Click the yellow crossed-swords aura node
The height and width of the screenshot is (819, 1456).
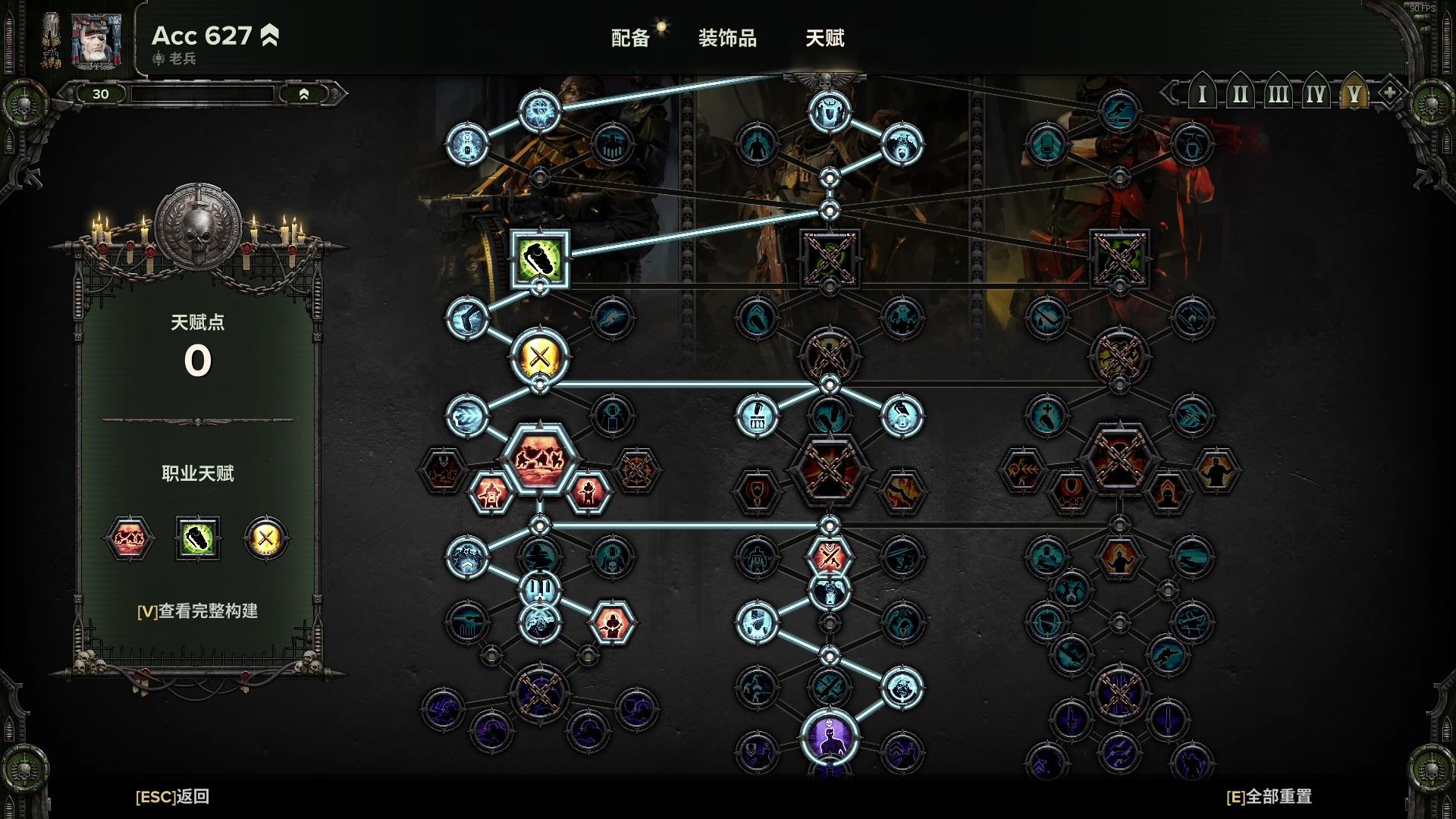(540, 356)
